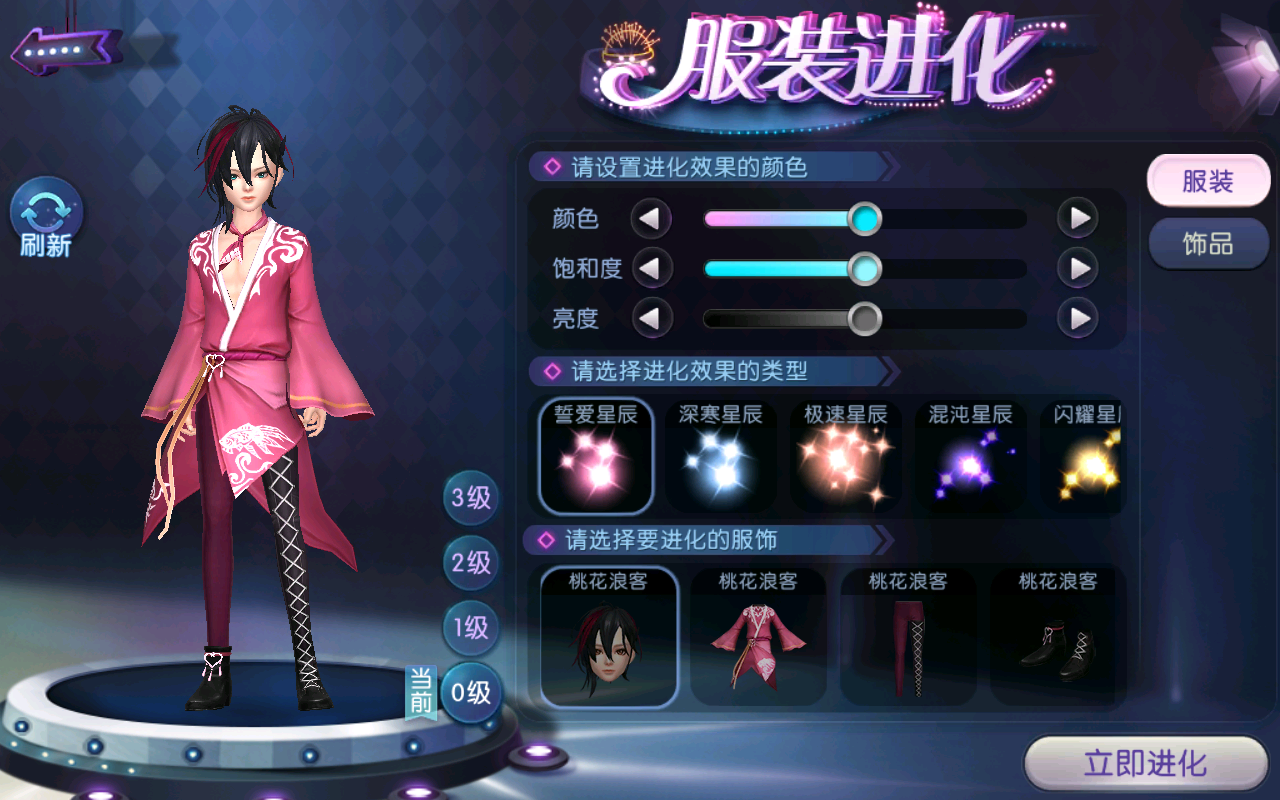
Task: Select the 混沌星辰 purple effect
Action: pyautogui.click(x=970, y=455)
